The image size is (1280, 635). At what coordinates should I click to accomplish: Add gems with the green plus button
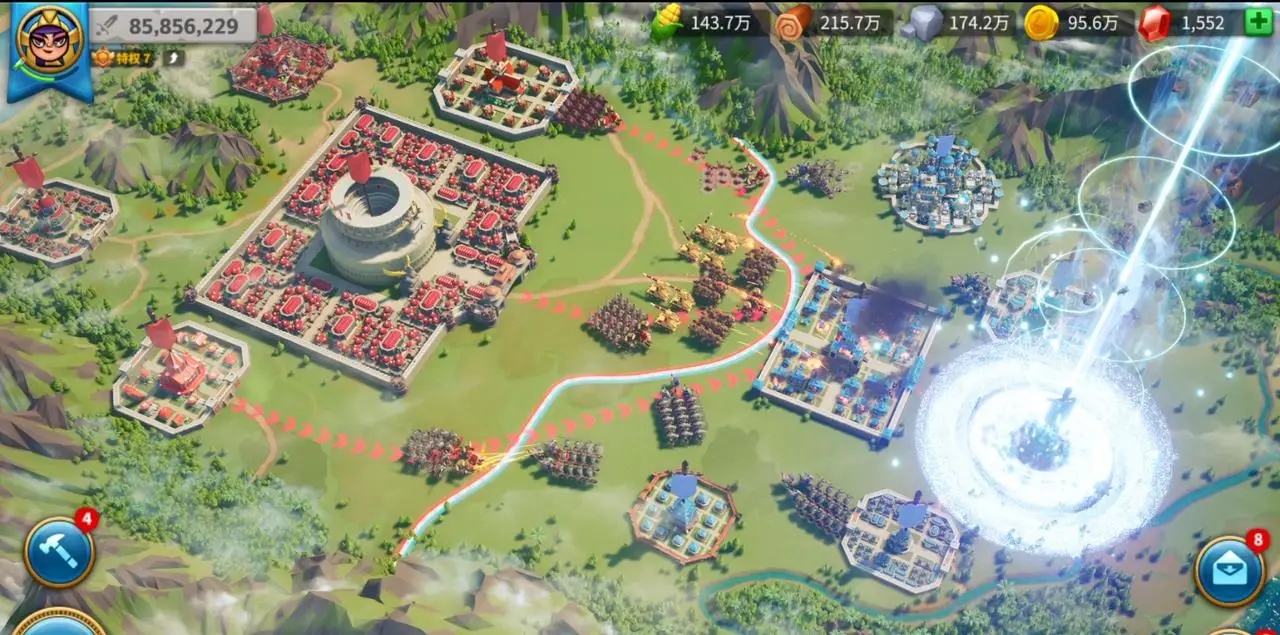[x=1258, y=22]
